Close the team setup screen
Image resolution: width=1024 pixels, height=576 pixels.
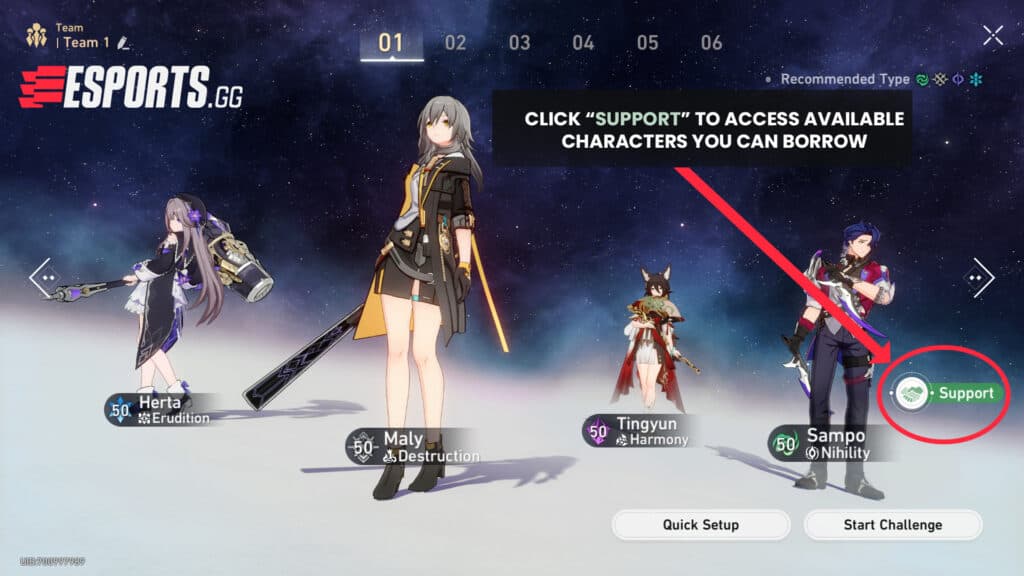pos(992,36)
